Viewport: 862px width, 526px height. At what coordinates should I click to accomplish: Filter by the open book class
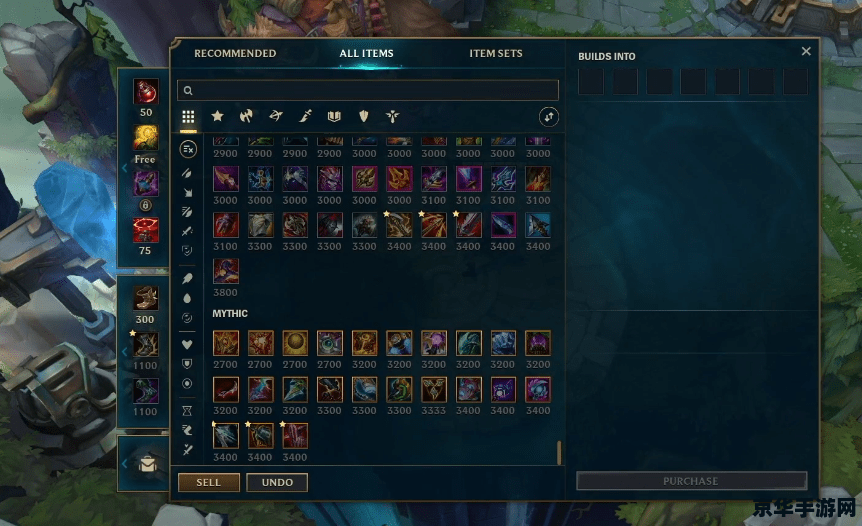coord(334,117)
